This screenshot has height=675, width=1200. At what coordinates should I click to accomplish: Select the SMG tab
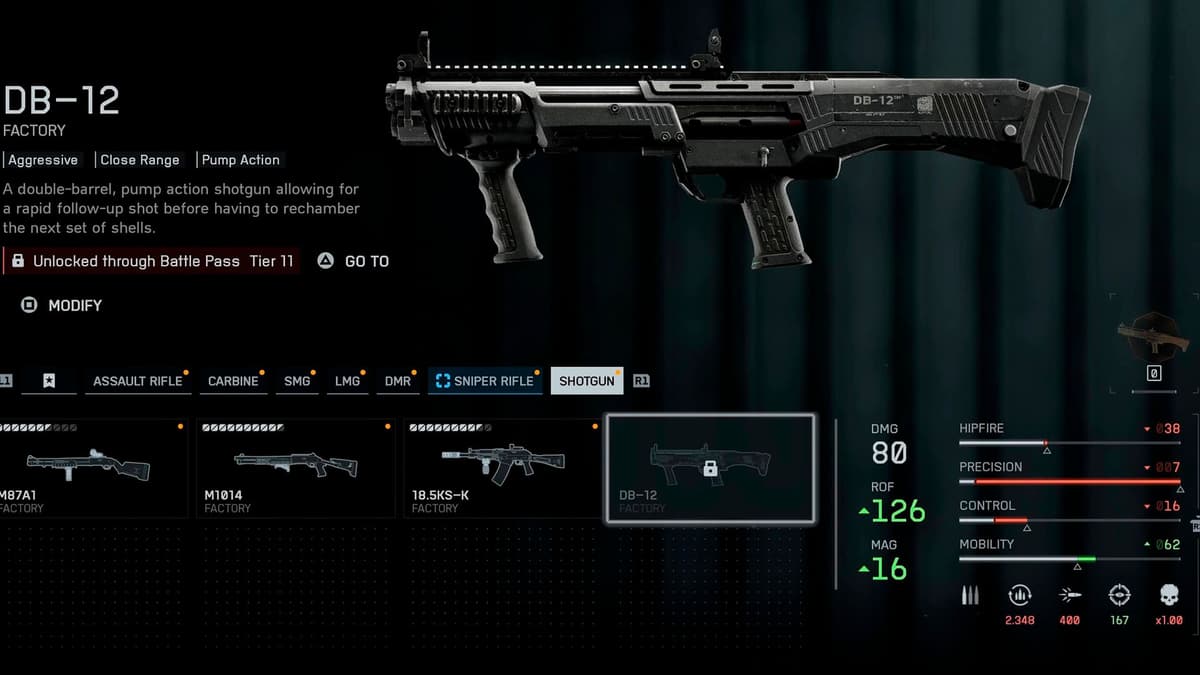point(297,381)
